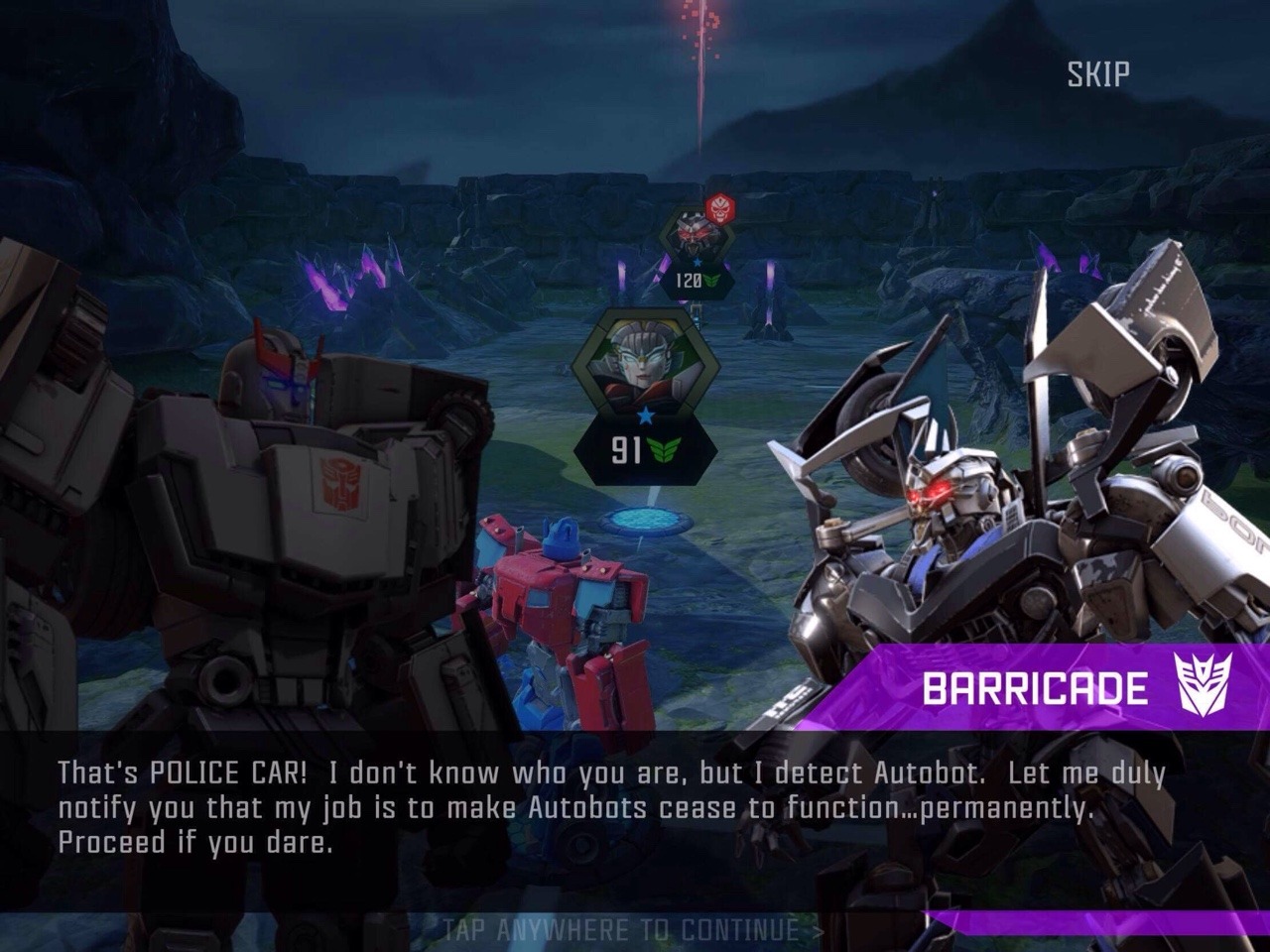Select the boss node rated 120

(x=697, y=246)
